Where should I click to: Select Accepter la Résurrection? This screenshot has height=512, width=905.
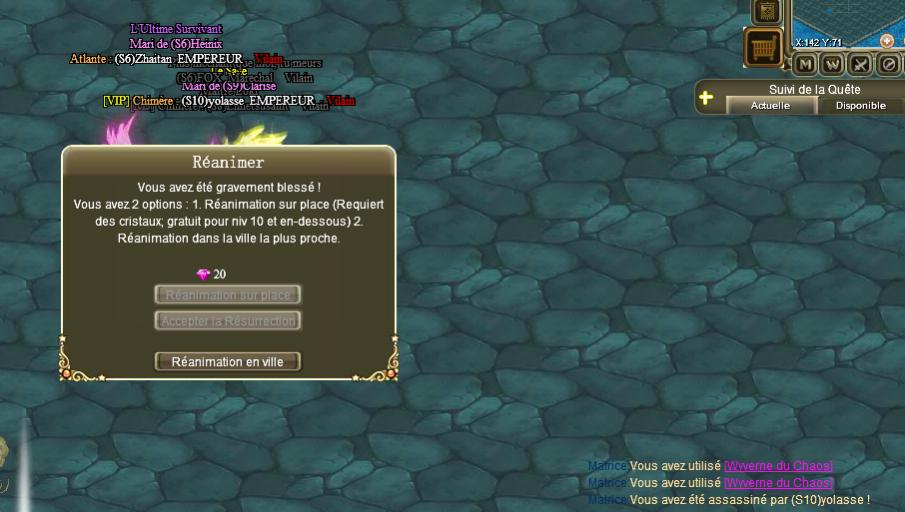click(x=227, y=321)
